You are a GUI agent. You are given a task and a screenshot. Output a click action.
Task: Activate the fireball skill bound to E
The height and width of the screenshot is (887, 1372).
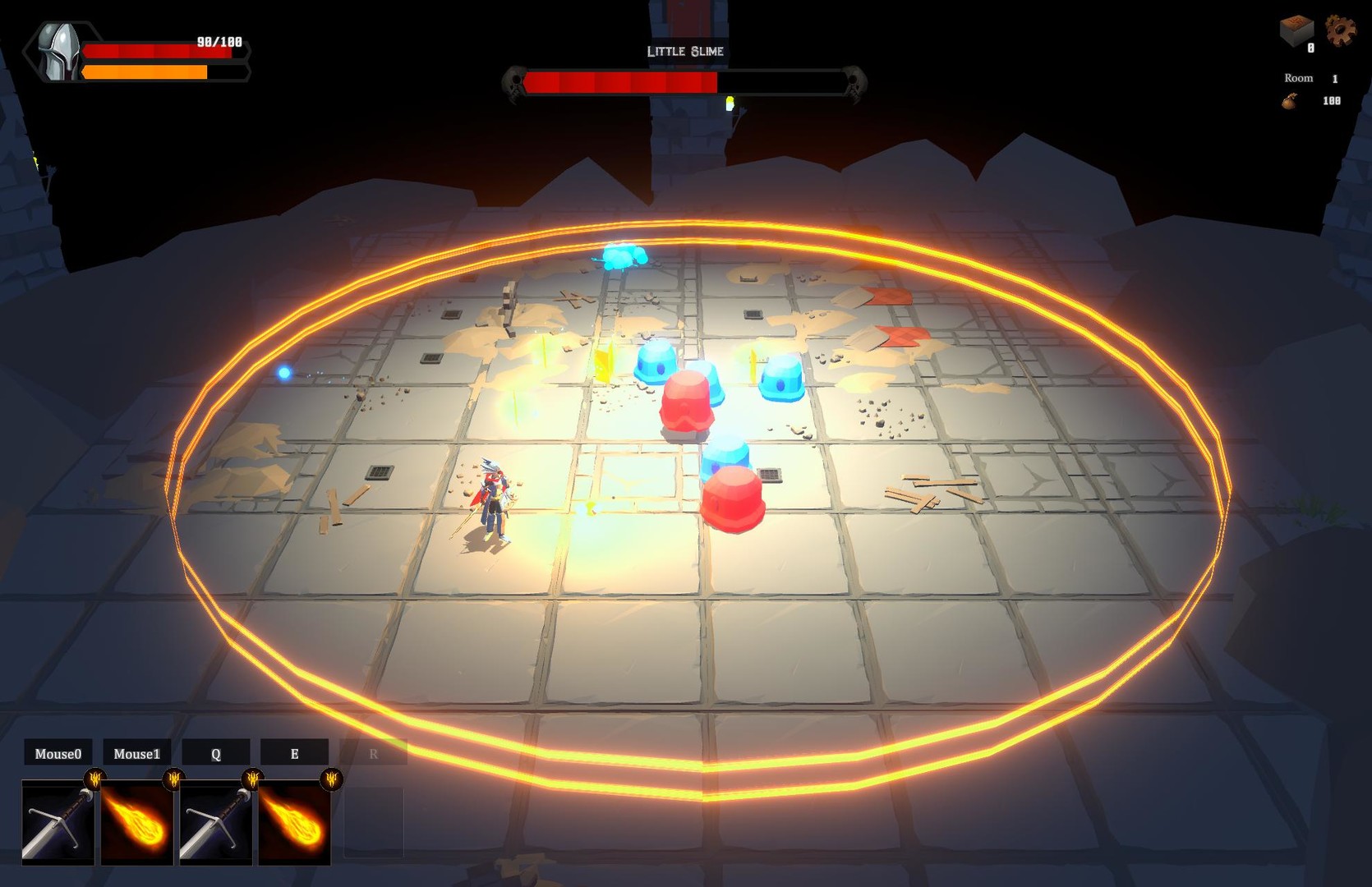[294, 825]
